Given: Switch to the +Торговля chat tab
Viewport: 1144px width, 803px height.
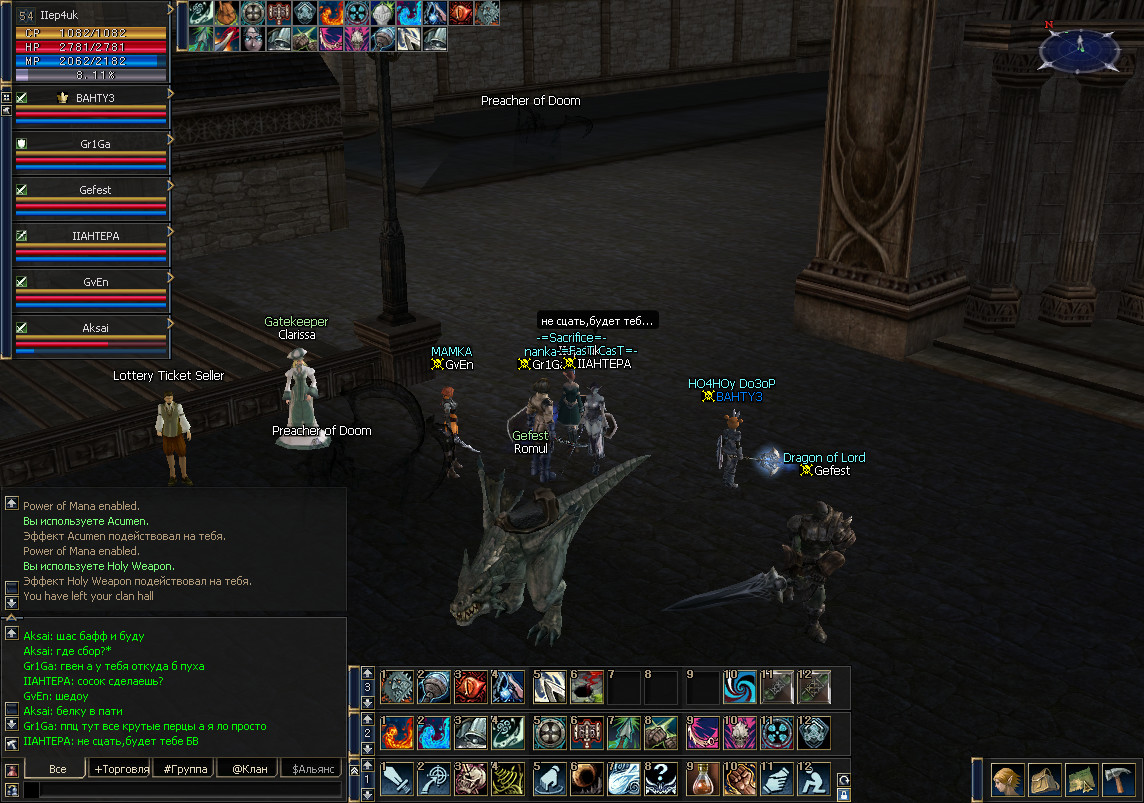Looking at the screenshot, I should click(x=121, y=768).
